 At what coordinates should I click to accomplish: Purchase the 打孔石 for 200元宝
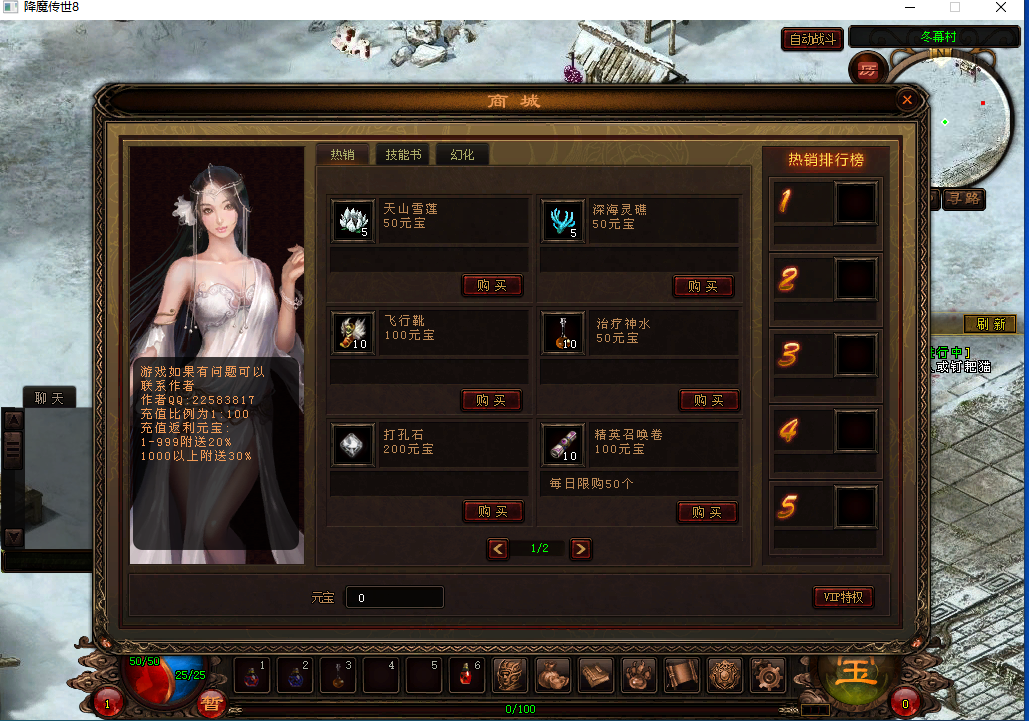pyautogui.click(x=493, y=512)
